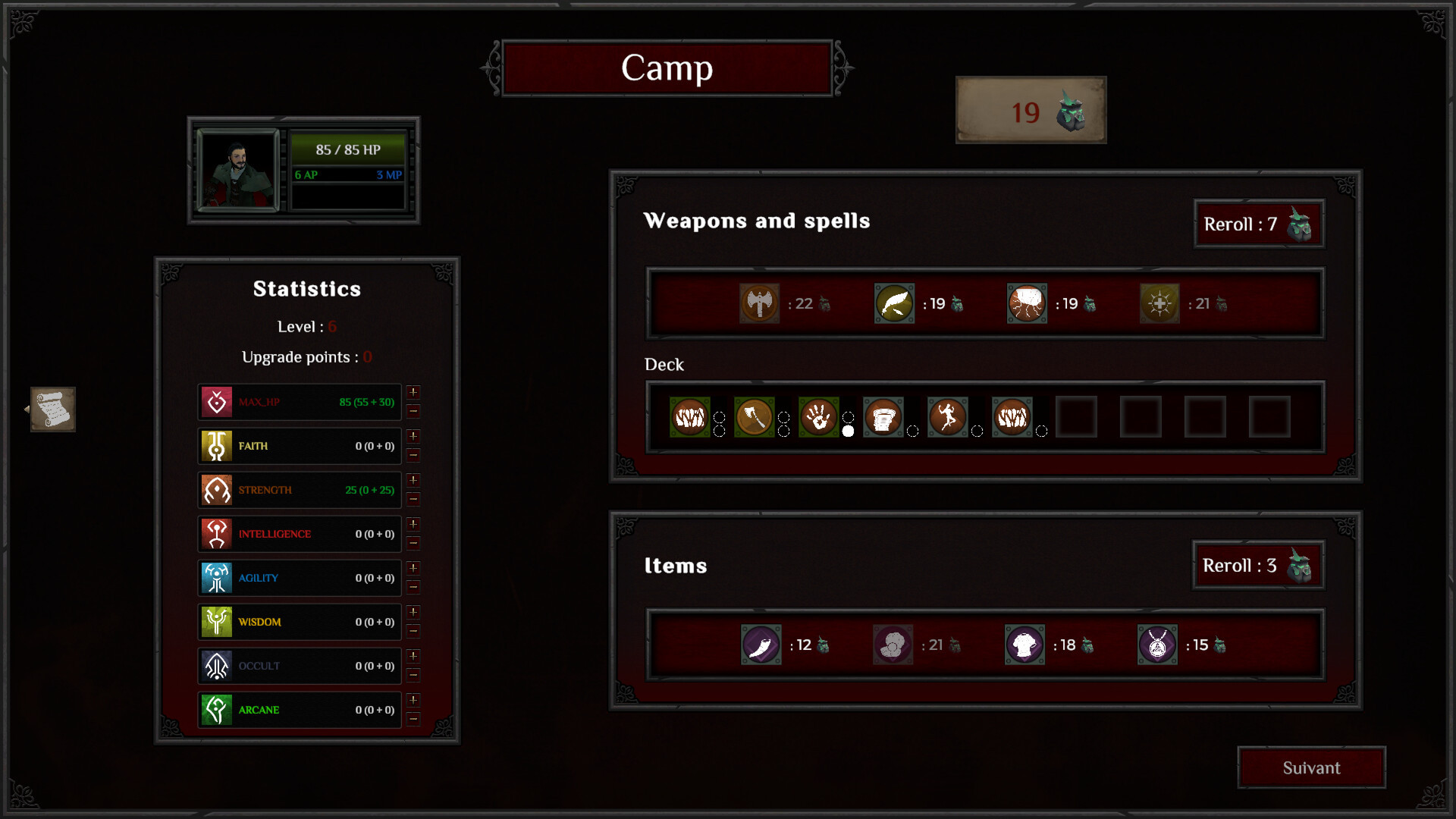Purchase the horn item costing 12
This screenshot has height=819, width=1456.
(761, 645)
